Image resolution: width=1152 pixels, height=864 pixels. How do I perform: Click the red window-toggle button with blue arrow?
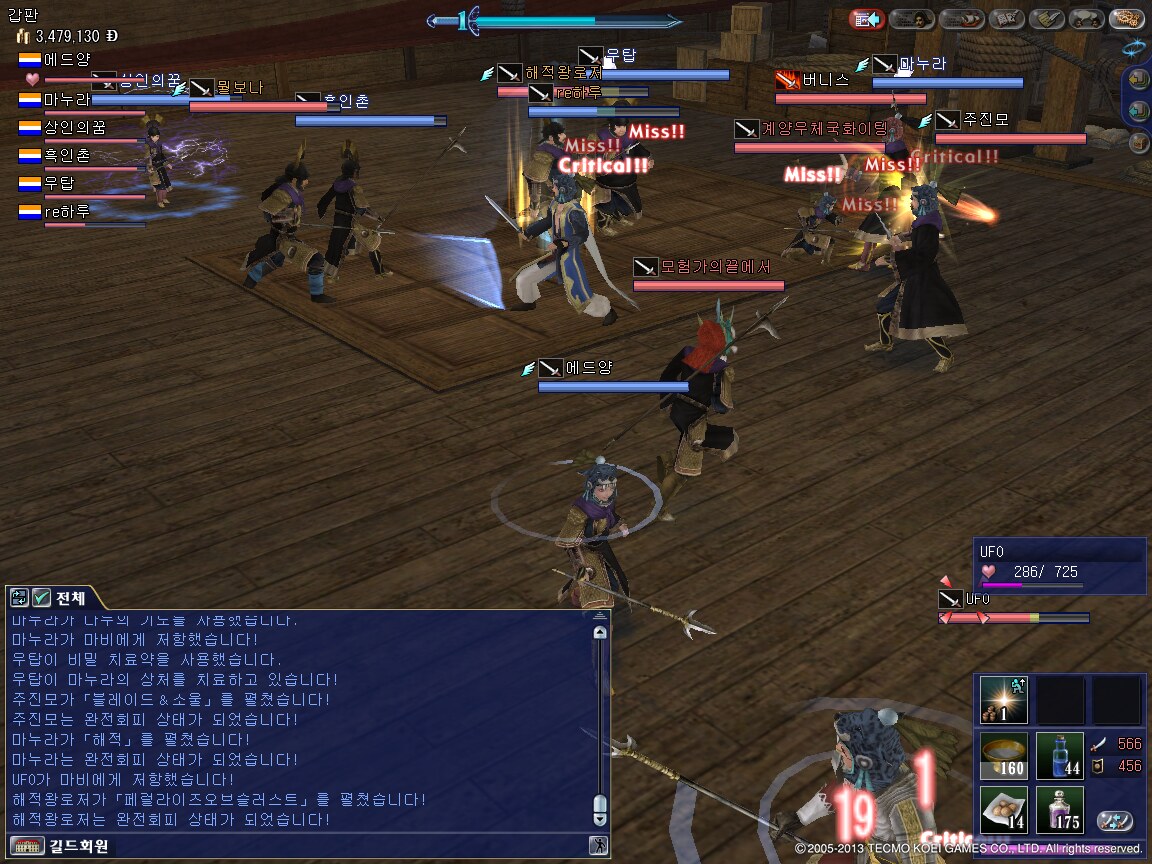point(866,19)
